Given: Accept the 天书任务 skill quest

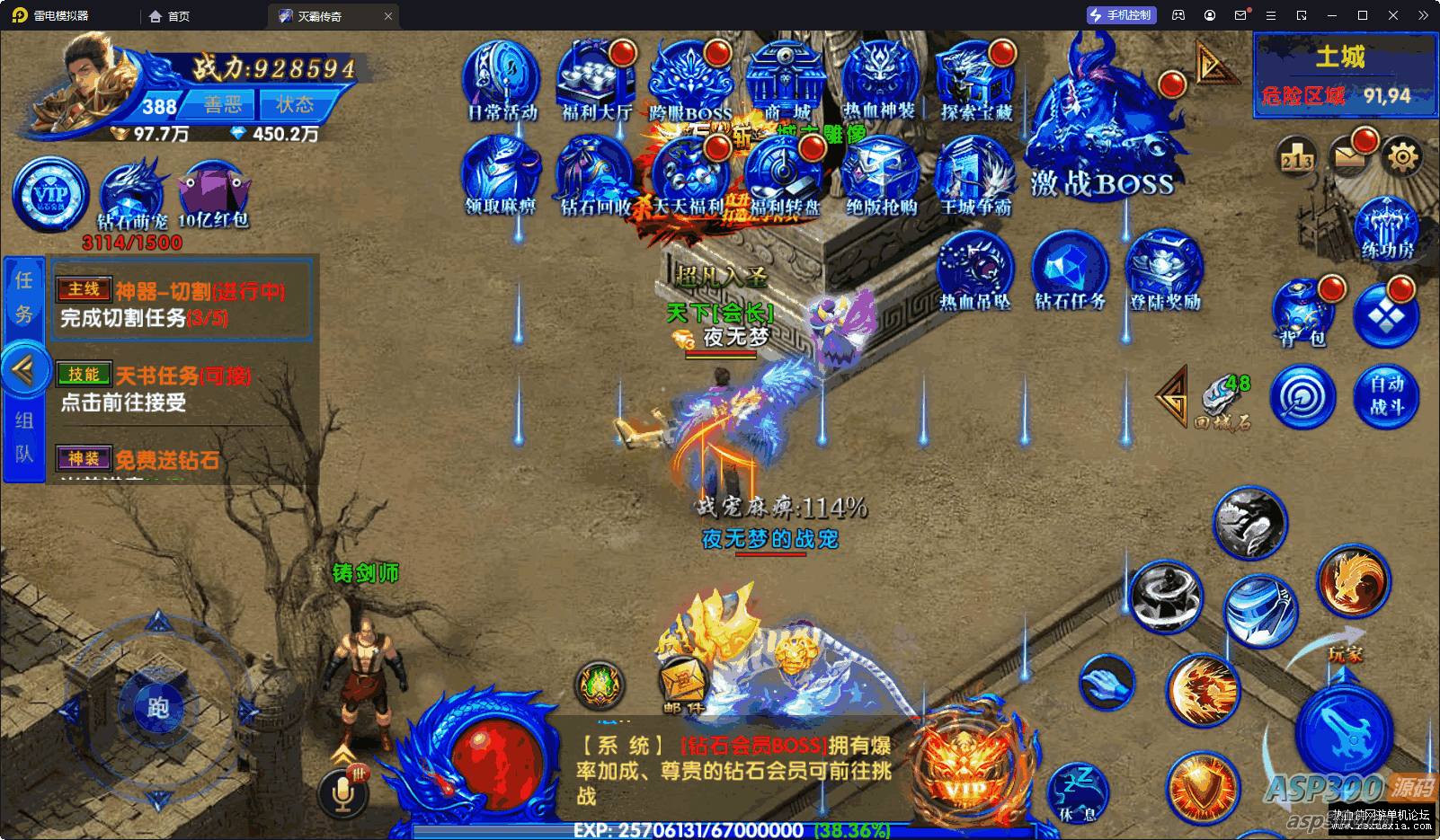Looking at the screenshot, I should click(x=180, y=388).
